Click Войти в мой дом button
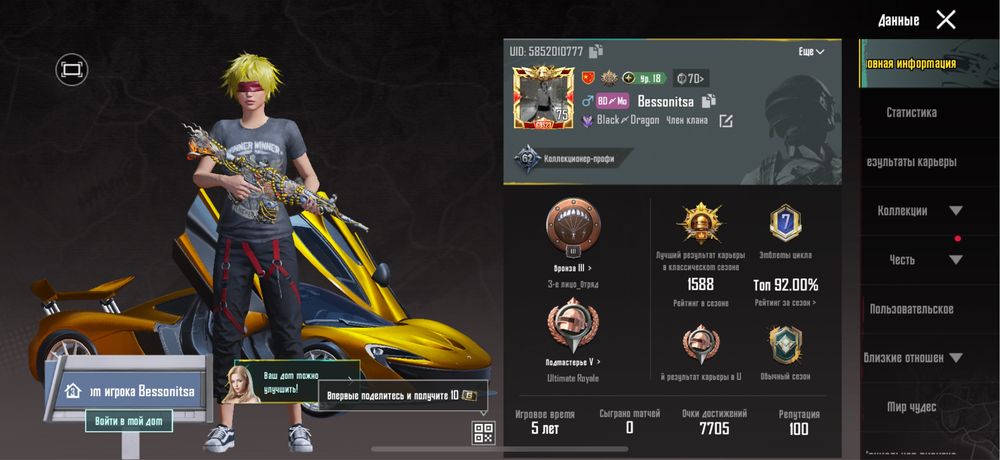Screen dimensions: 1000x460 pos(128,421)
